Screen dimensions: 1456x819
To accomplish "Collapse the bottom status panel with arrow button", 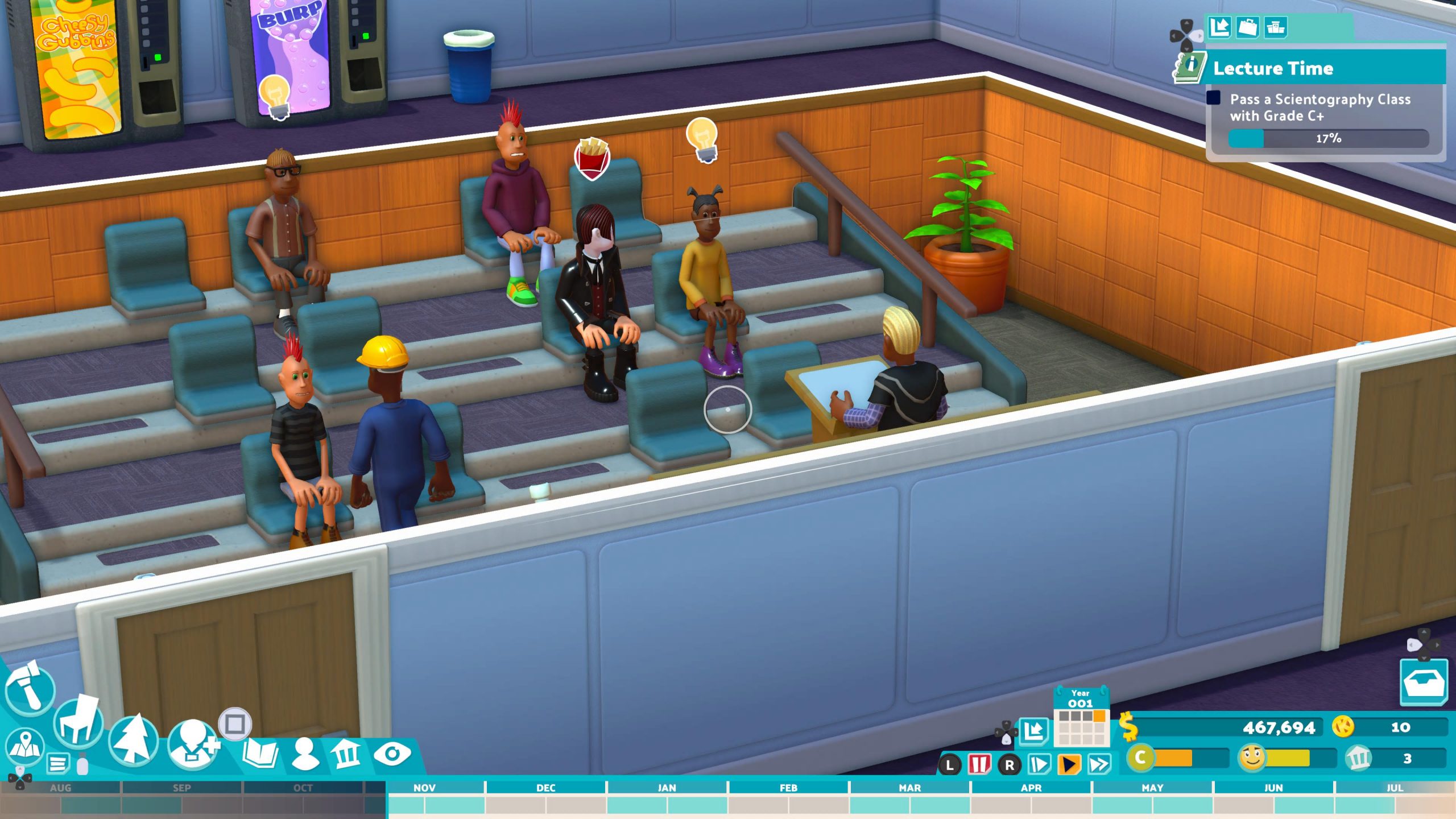I will 1033,731.
